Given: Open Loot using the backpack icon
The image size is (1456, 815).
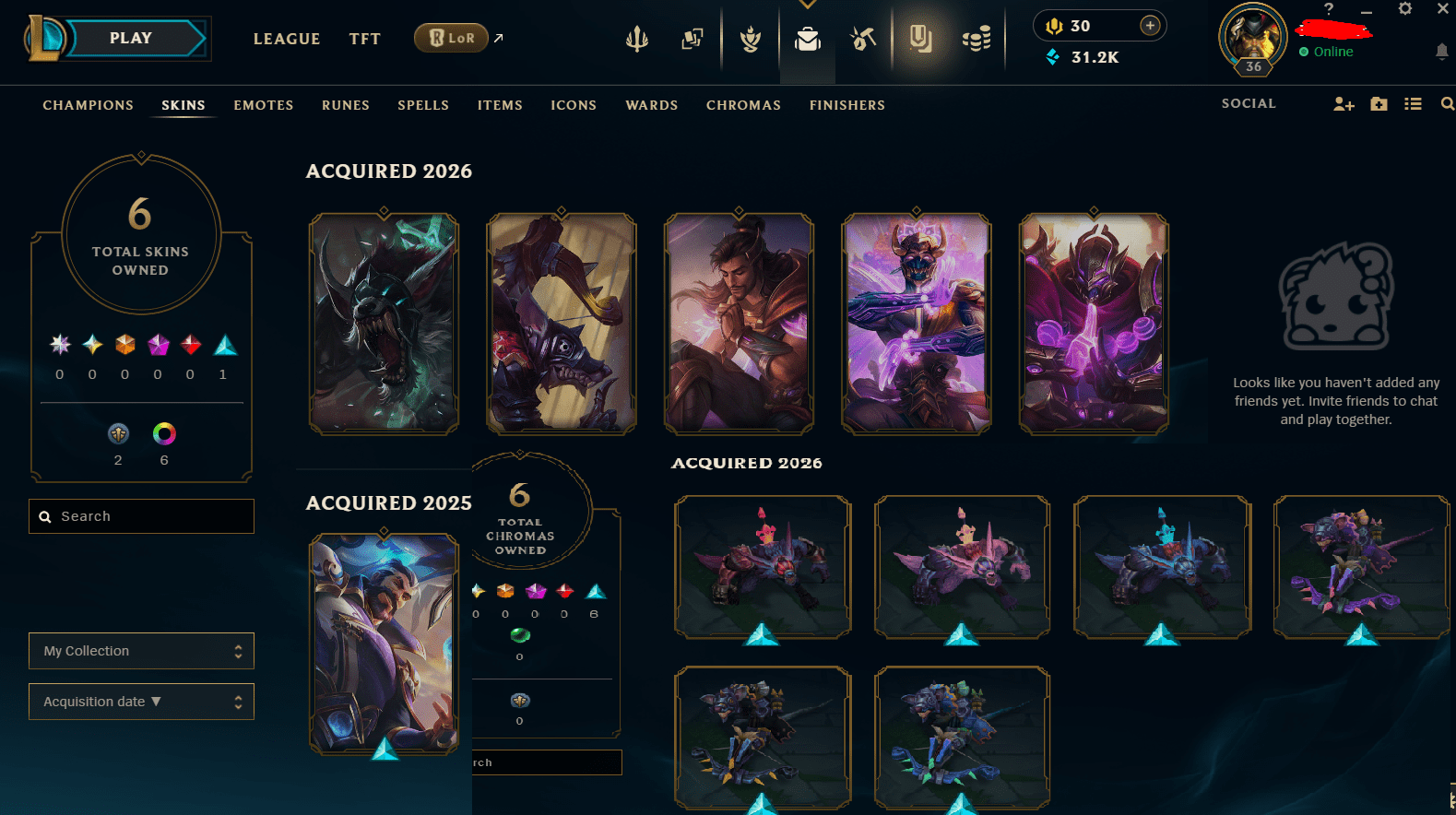Looking at the screenshot, I should (x=807, y=39).
